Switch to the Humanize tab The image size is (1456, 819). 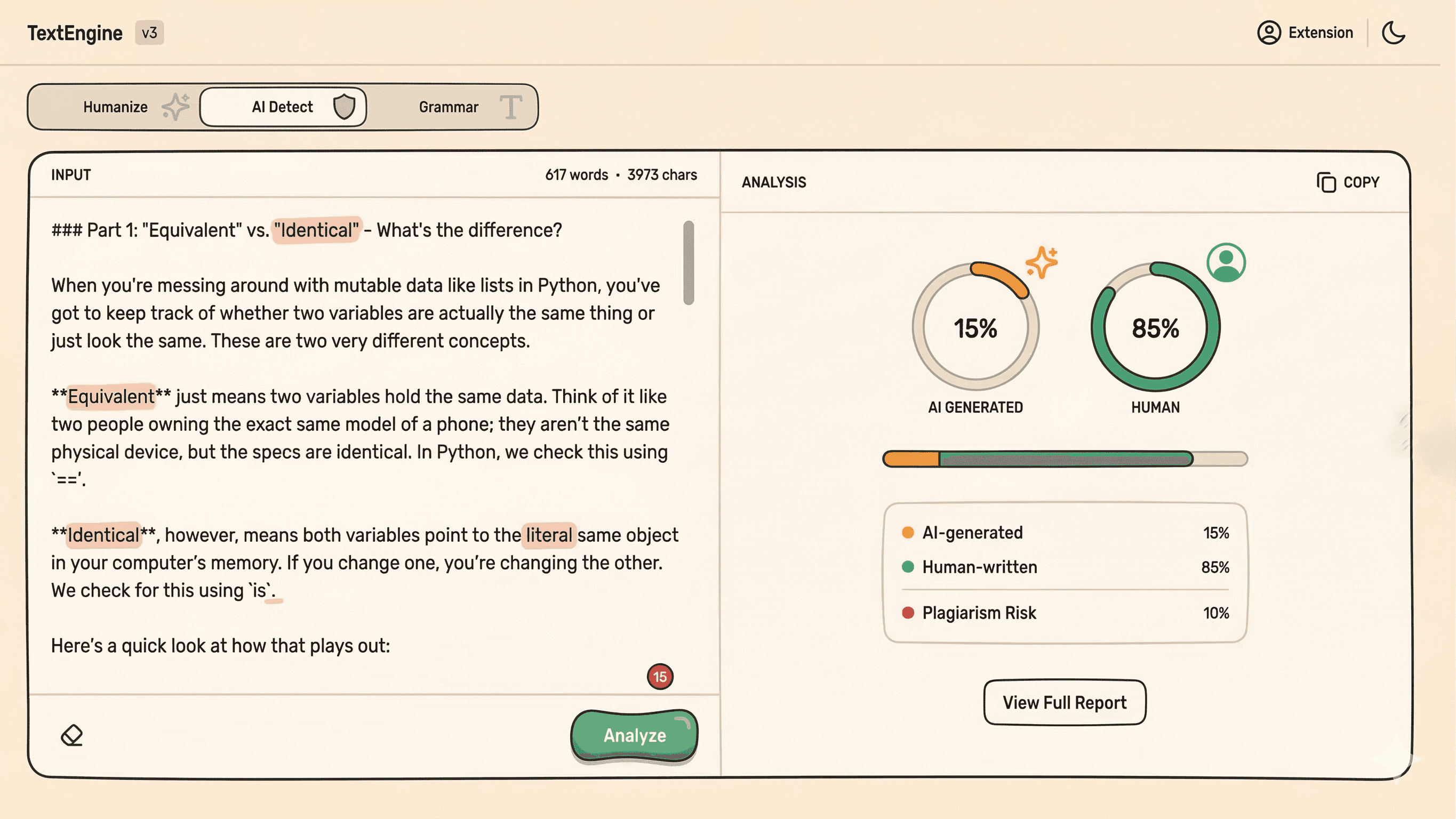115,106
